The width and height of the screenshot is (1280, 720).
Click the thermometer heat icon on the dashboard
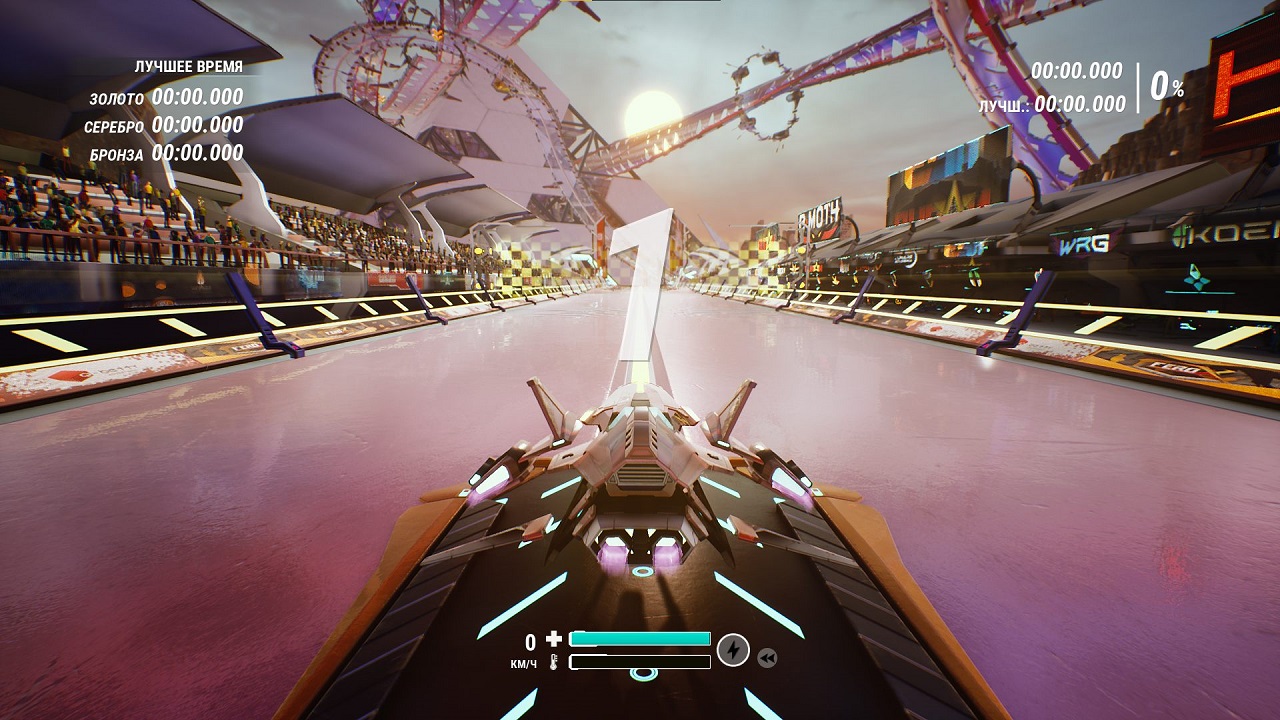pos(553,663)
